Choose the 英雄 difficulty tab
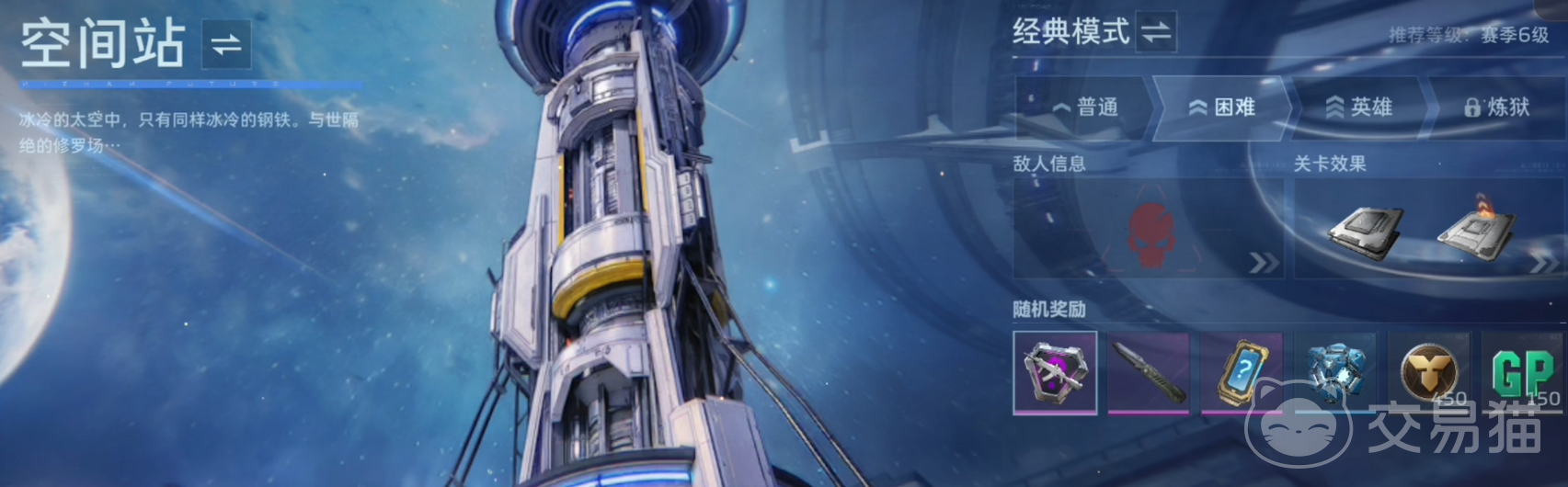 [1359, 108]
